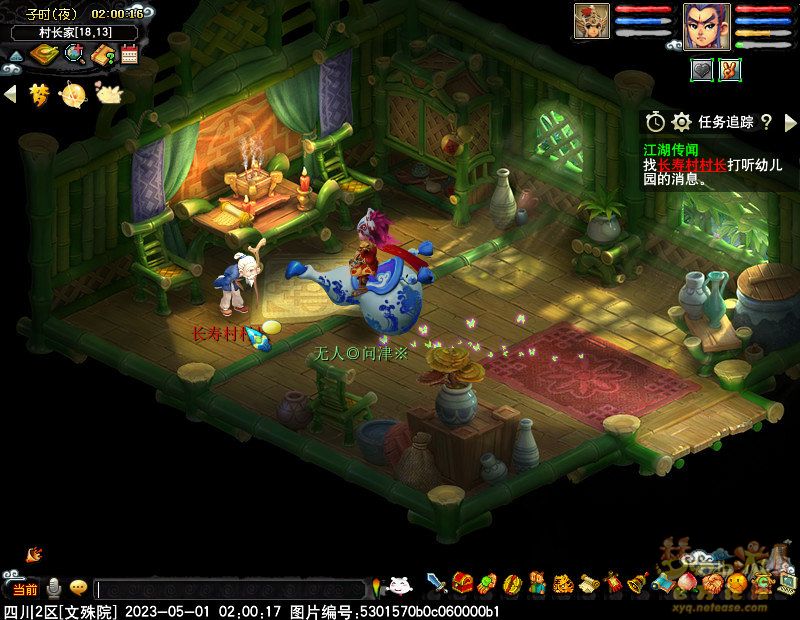Click the victory hand status icon

pyautogui.click(x=730, y=69)
